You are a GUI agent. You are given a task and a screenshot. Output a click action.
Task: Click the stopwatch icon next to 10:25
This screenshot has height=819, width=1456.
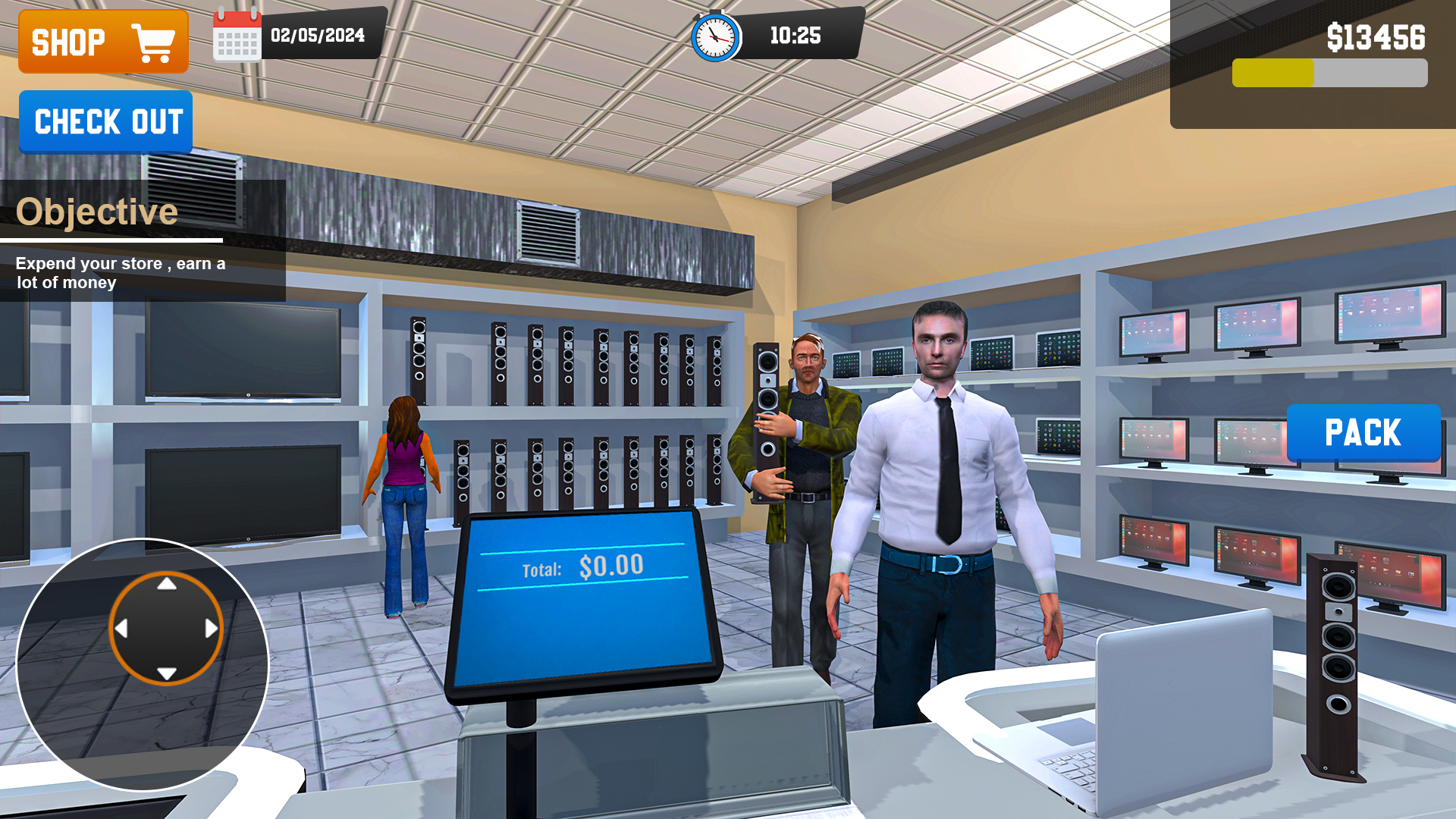(x=714, y=34)
